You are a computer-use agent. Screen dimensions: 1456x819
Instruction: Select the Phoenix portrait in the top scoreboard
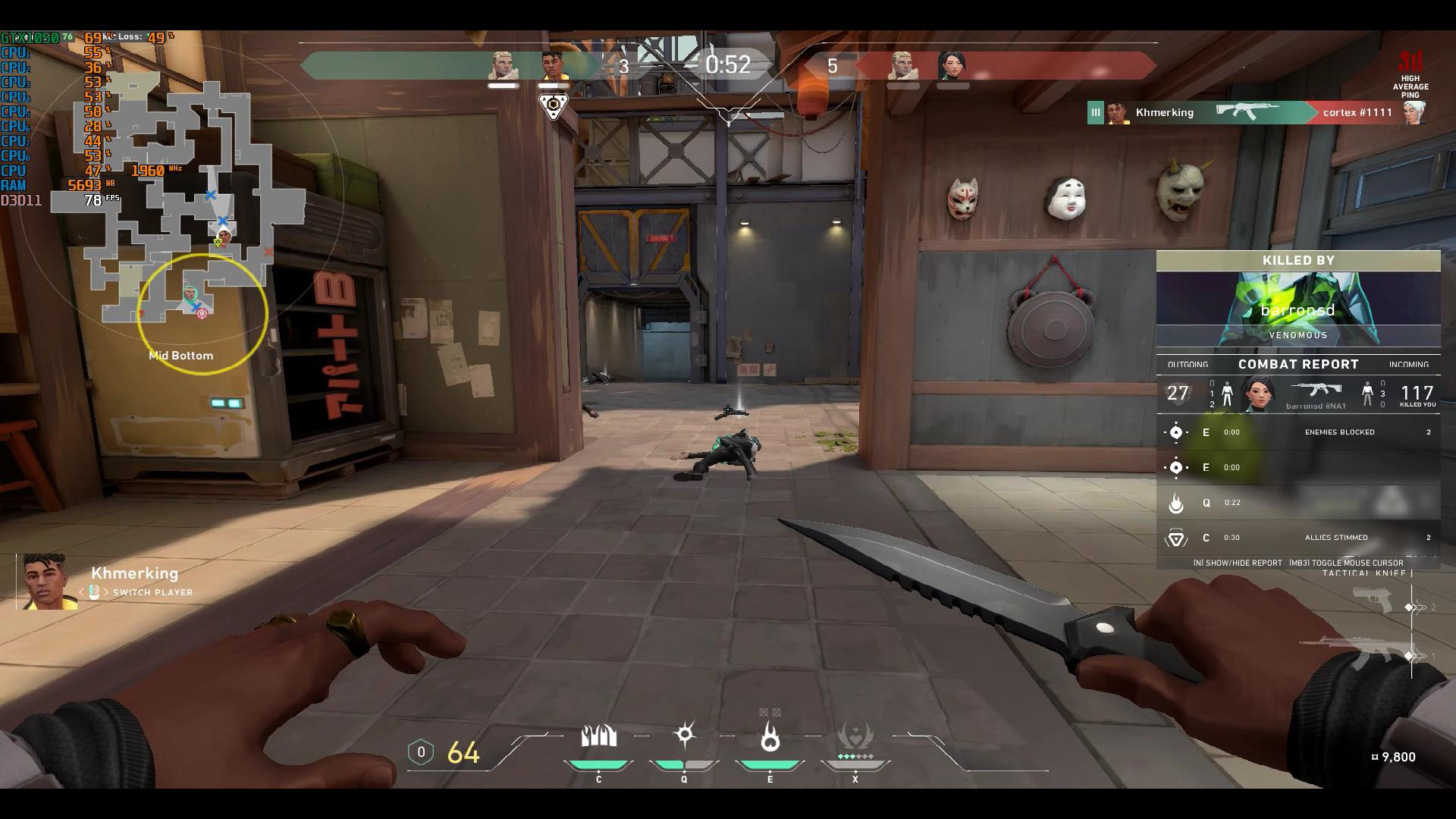click(554, 66)
